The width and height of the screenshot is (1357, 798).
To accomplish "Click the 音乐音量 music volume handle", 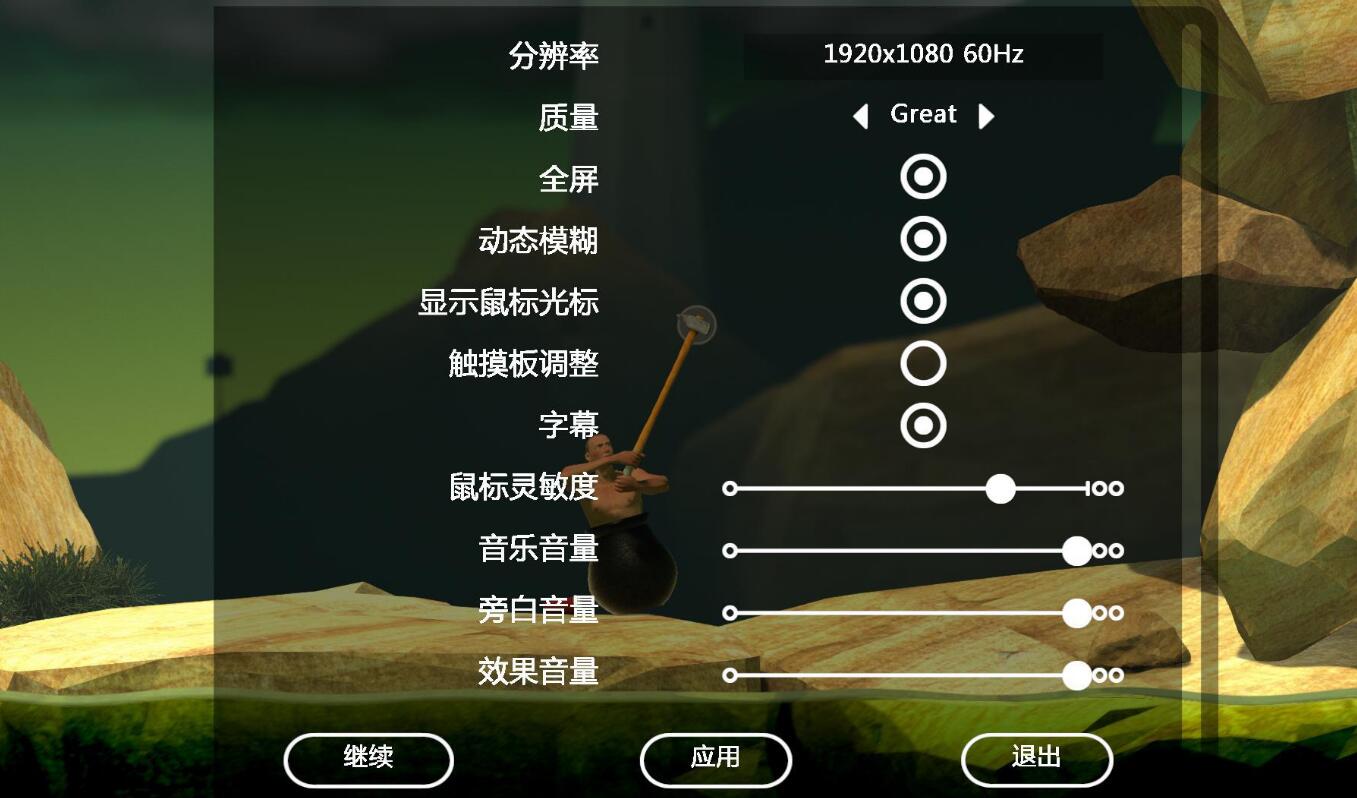I will (x=1076, y=550).
